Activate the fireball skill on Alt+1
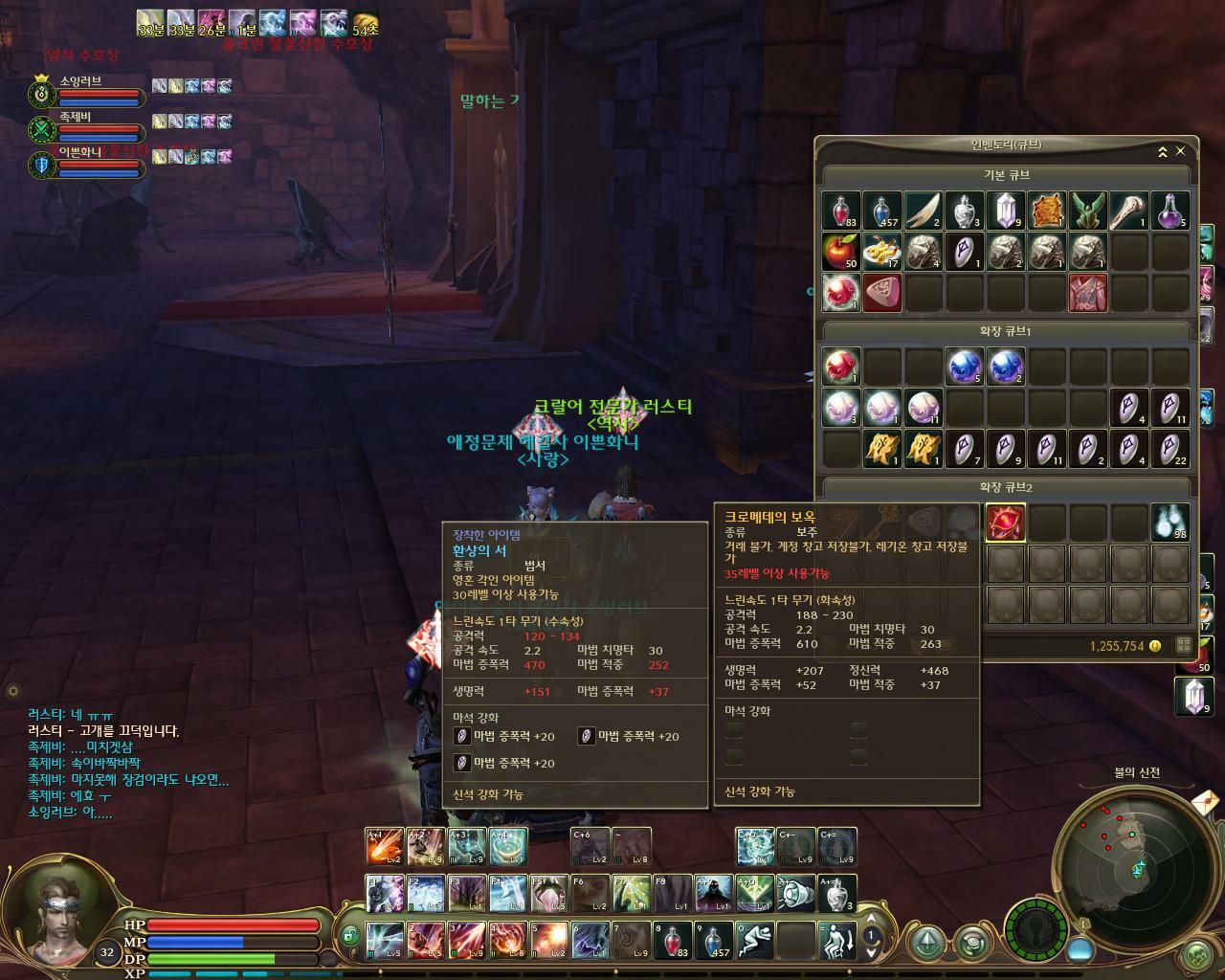1225x980 pixels. (x=384, y=846)
